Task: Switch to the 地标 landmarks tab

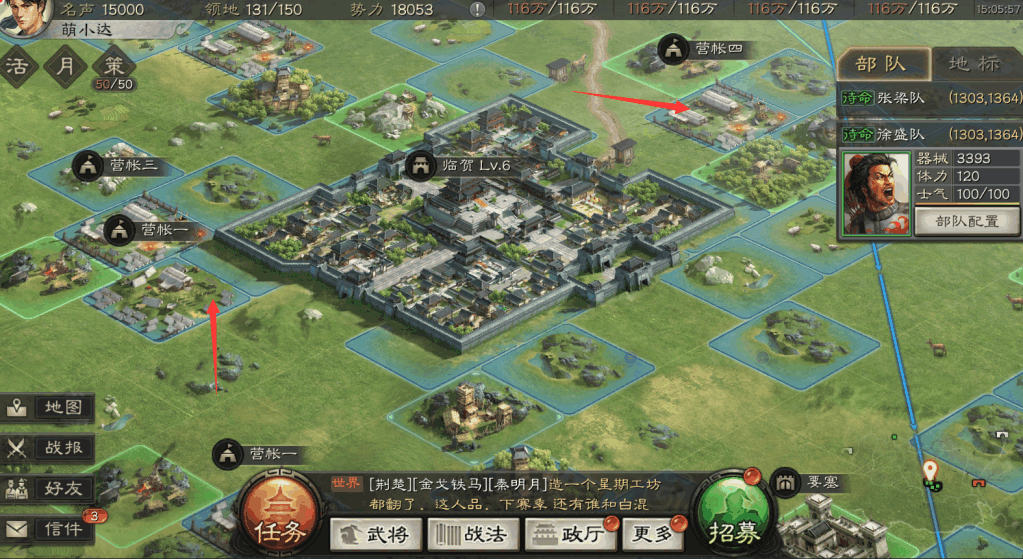Action: coord(973,64)
